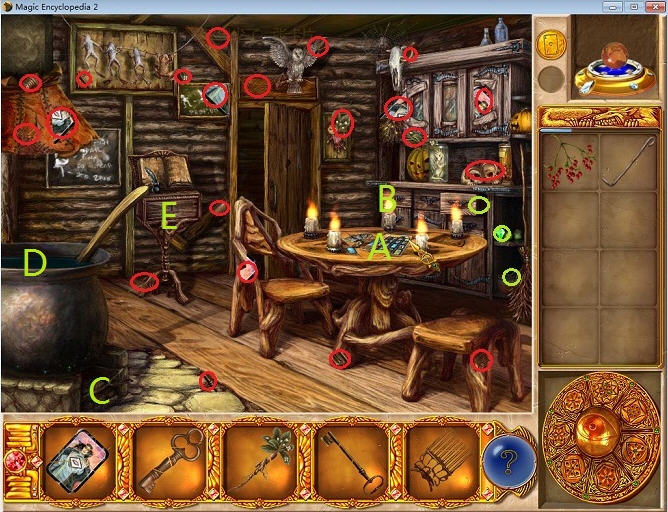
Task: Click the red gem at the item bar's left end
Action: click(x=15, y=461)
